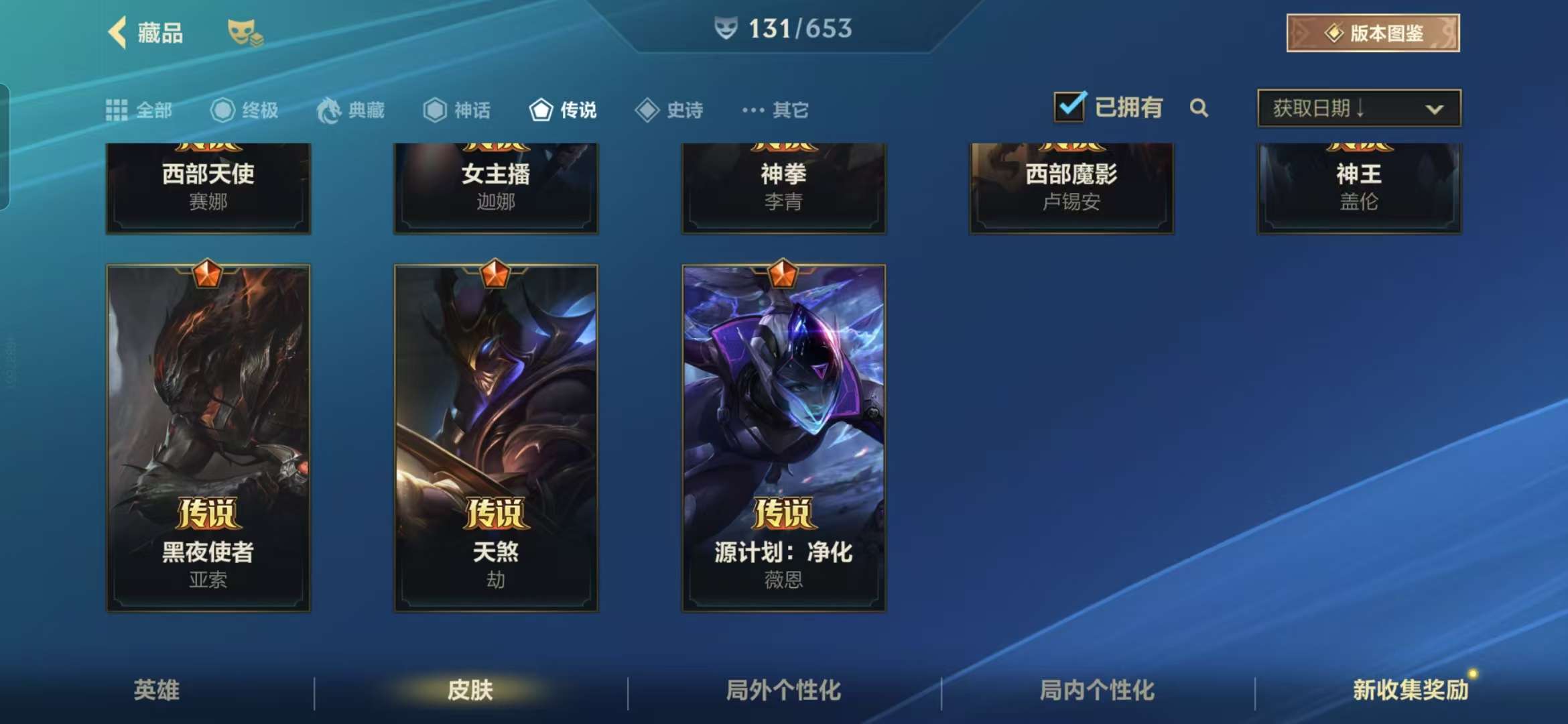Go to the 局外个性化 tab

pos(783,690)
